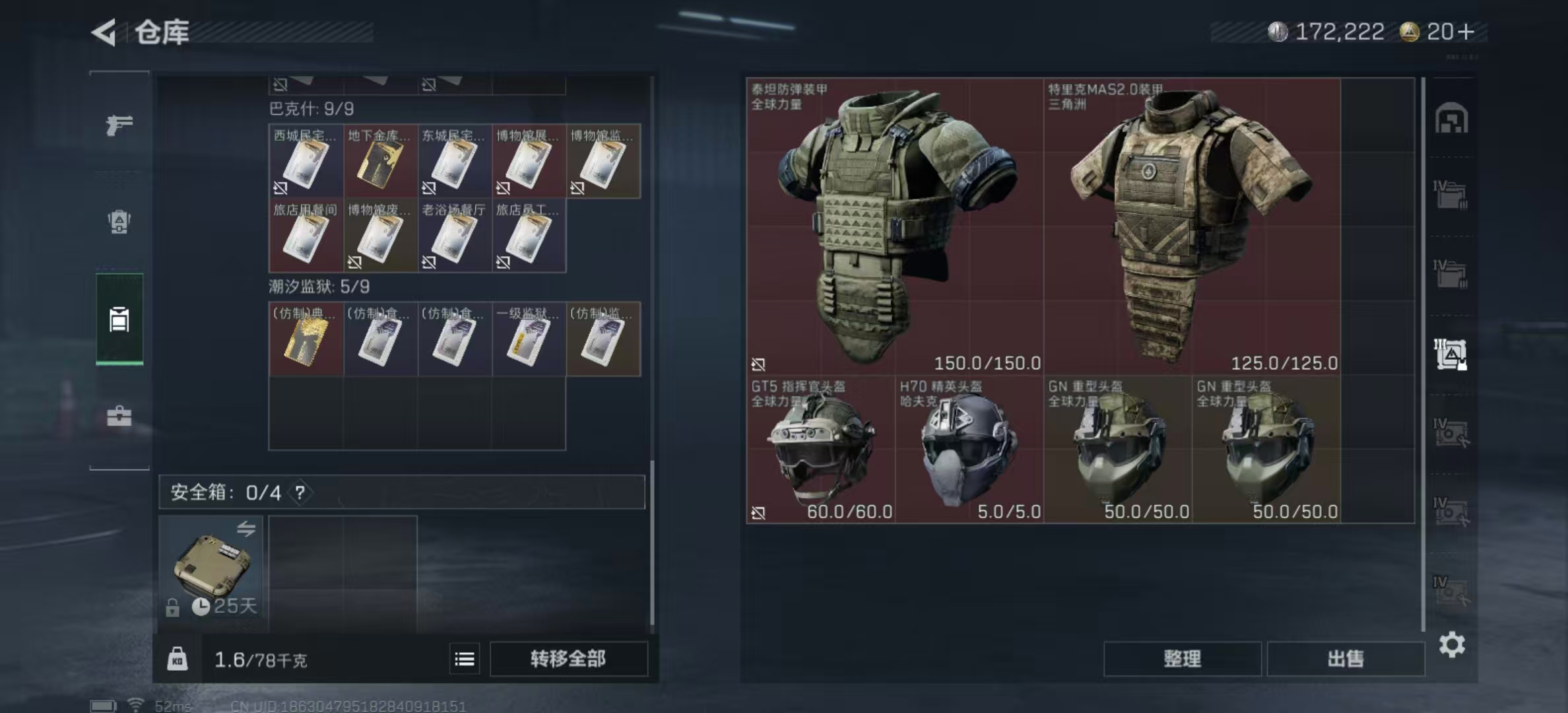1568x713 pixels.
Task: Select the 老浴场餐厅 key card
Action: 454,236
